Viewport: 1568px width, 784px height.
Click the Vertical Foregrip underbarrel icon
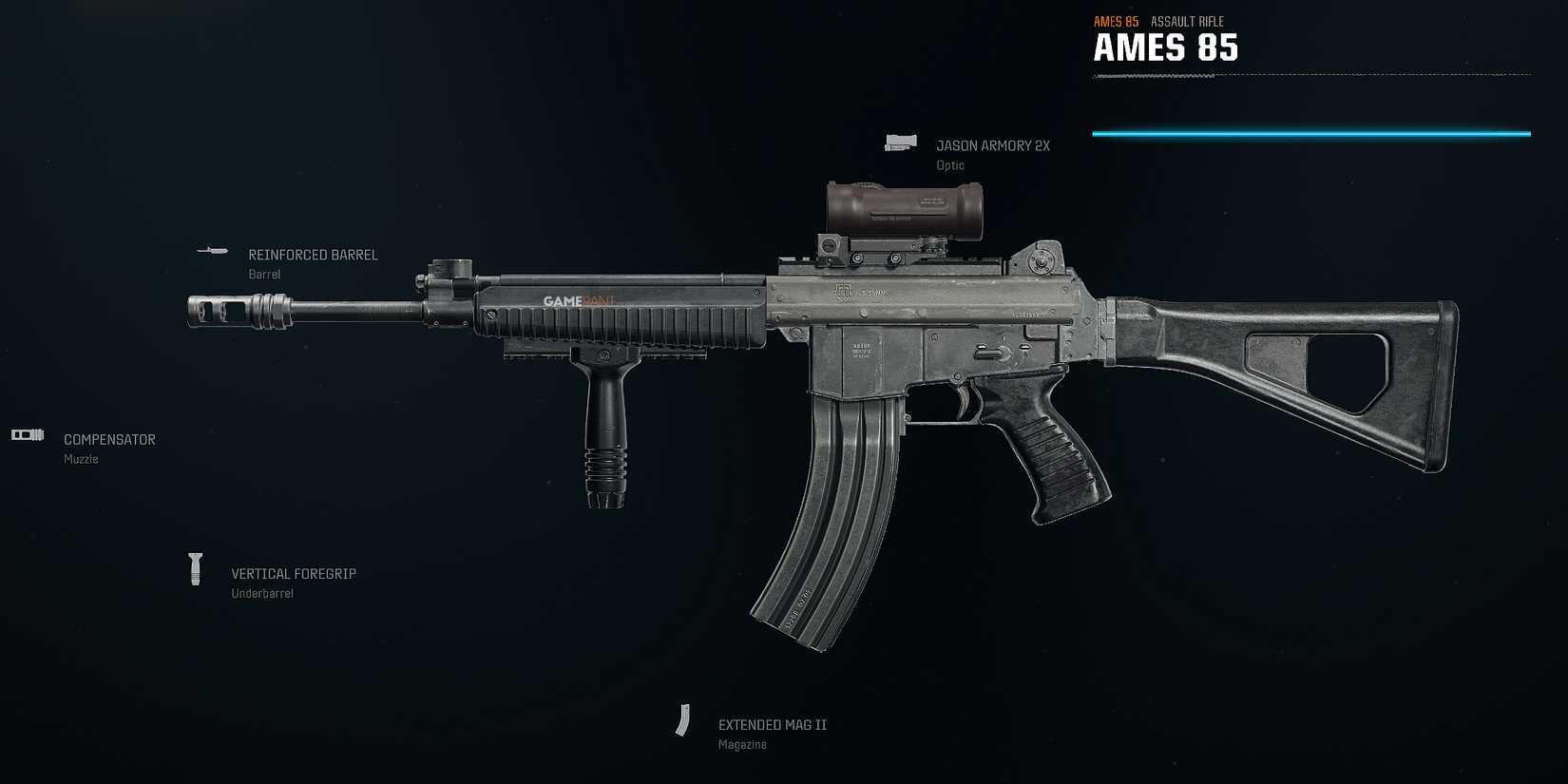tap(197, 569)
